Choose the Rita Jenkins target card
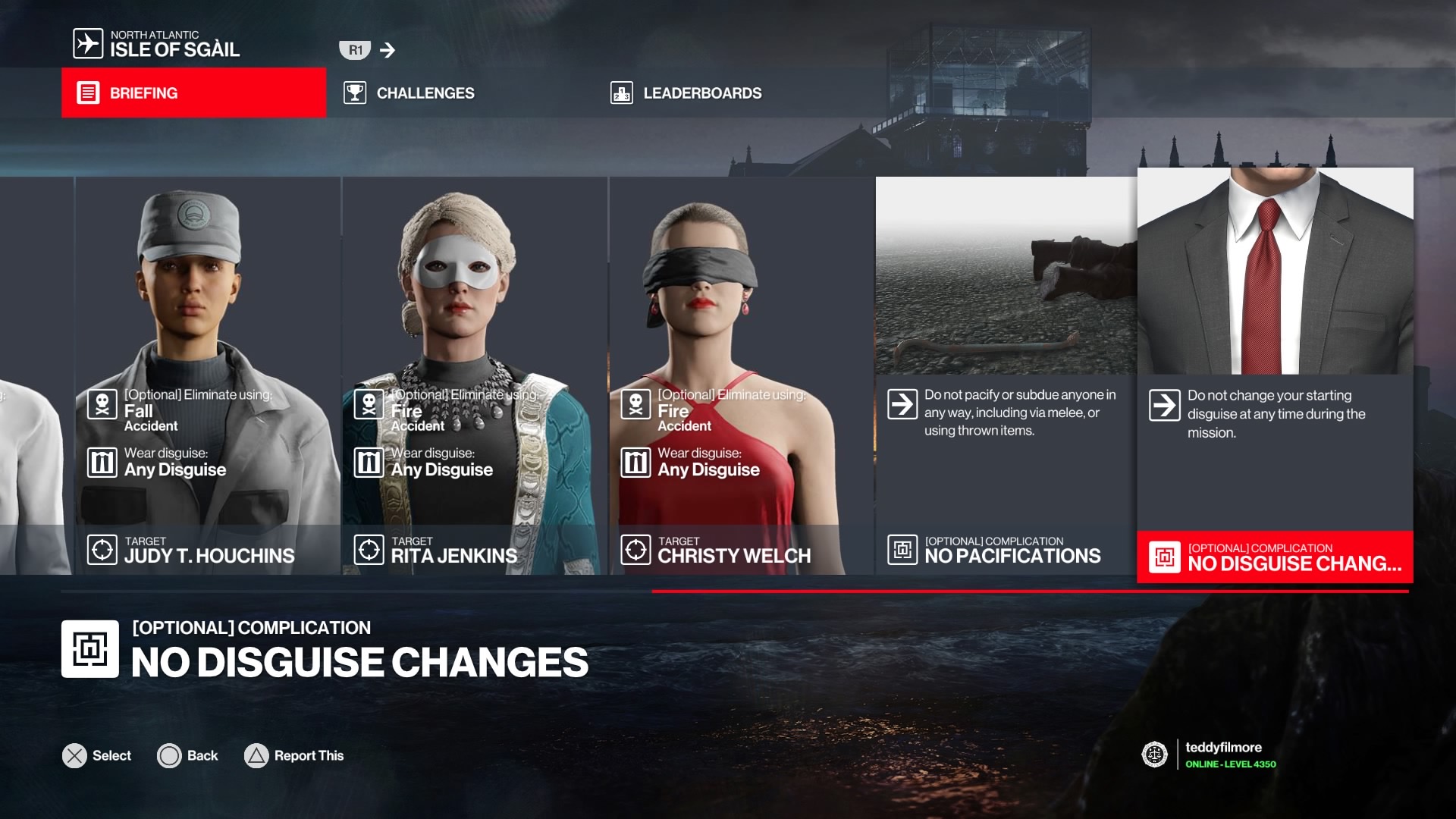 (475, 375)
